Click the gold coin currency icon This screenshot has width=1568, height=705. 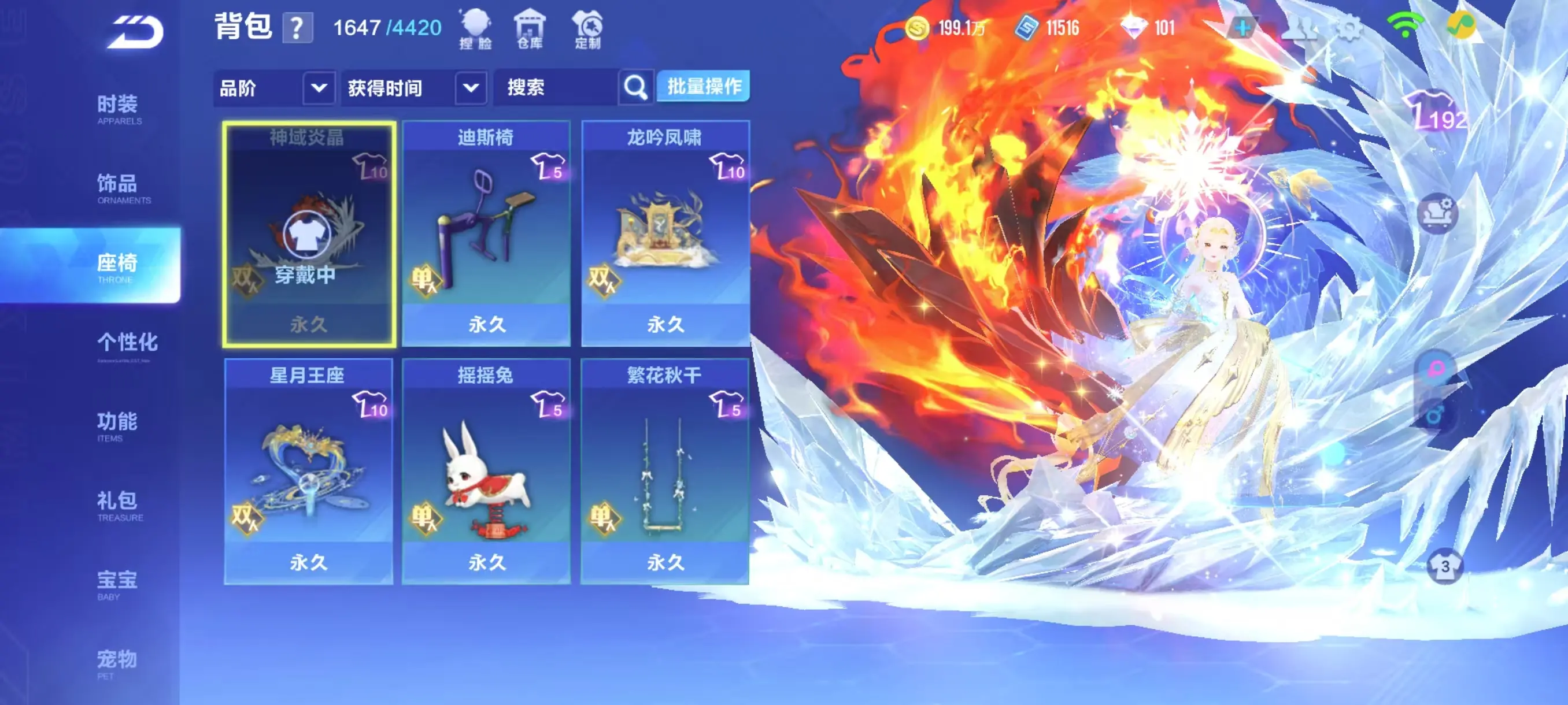(x=919, y=27)
